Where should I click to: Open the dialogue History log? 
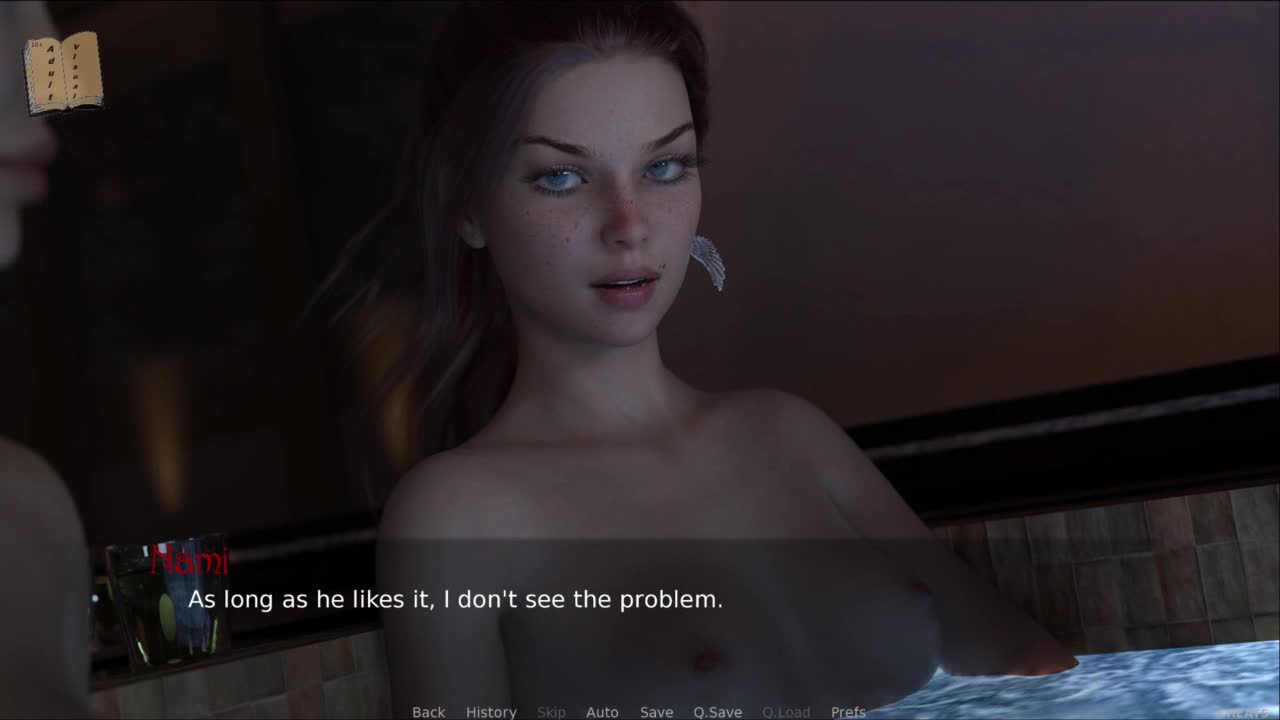click(x=491, y=712)
